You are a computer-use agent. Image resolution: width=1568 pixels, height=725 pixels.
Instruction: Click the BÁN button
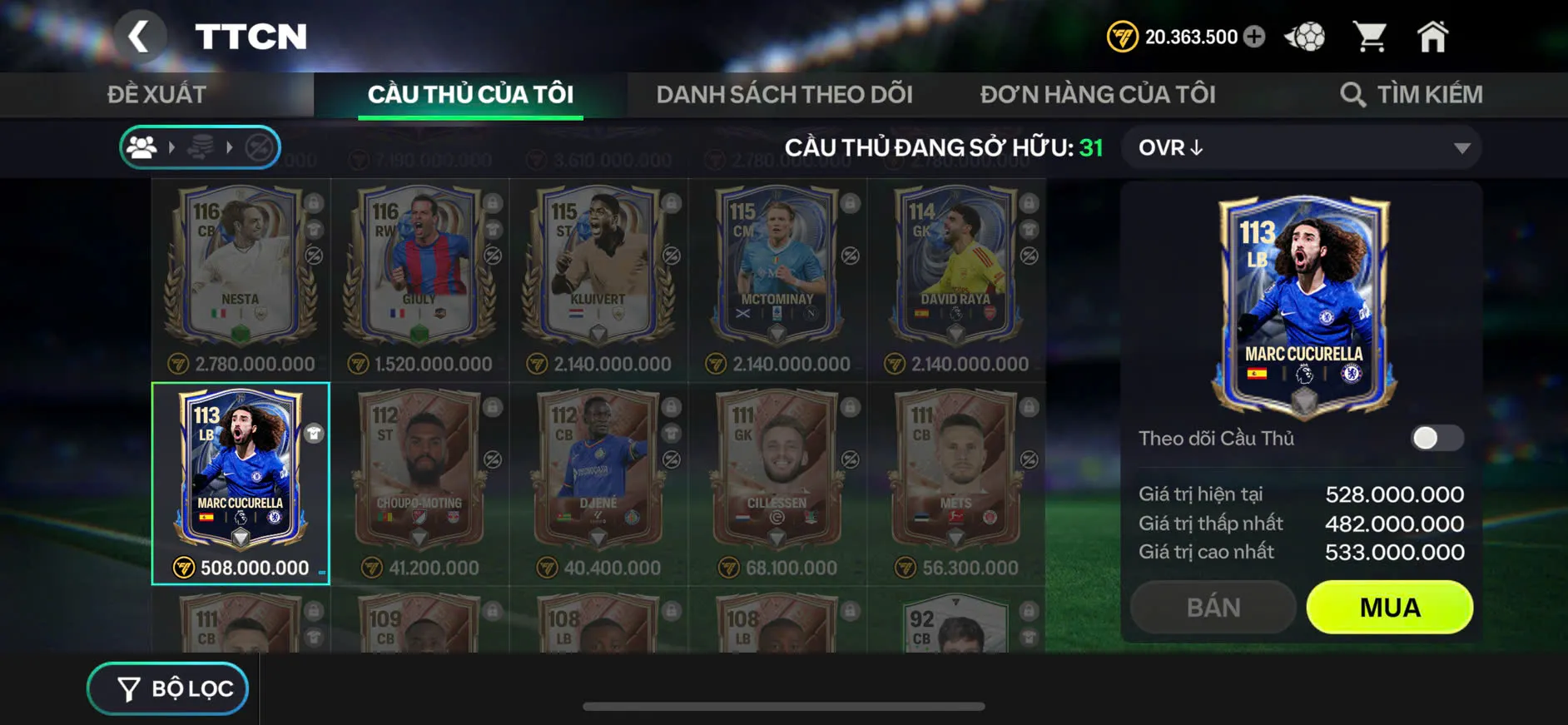(x=1213, y=608)
